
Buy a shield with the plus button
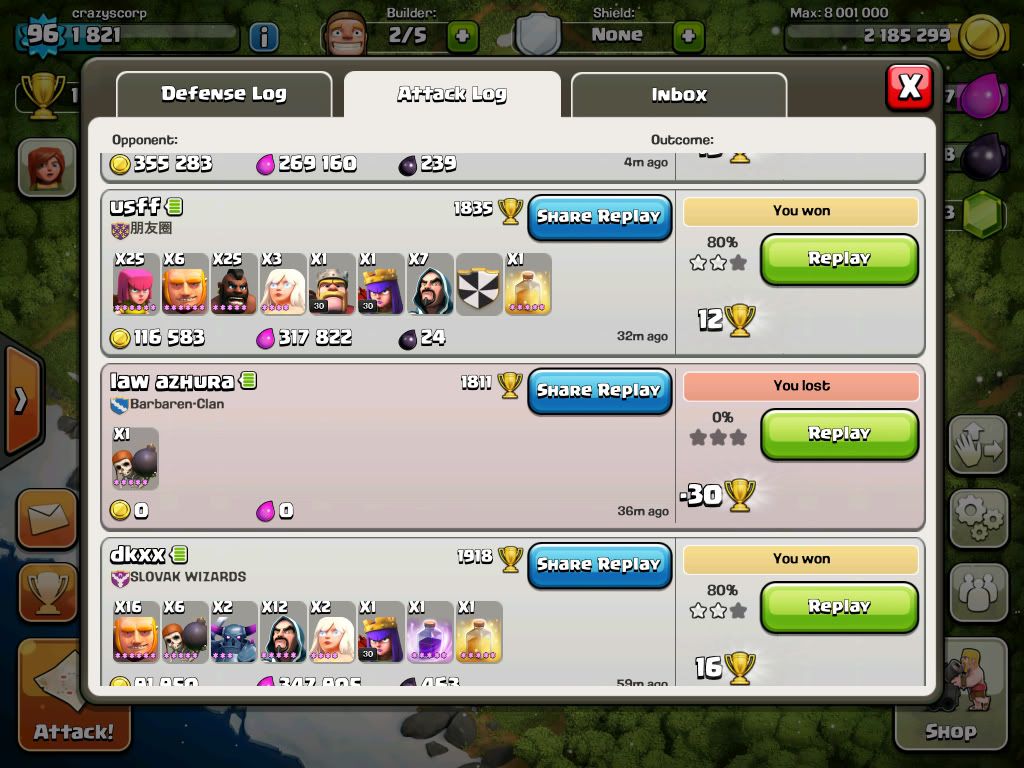[x=688, y=36]
